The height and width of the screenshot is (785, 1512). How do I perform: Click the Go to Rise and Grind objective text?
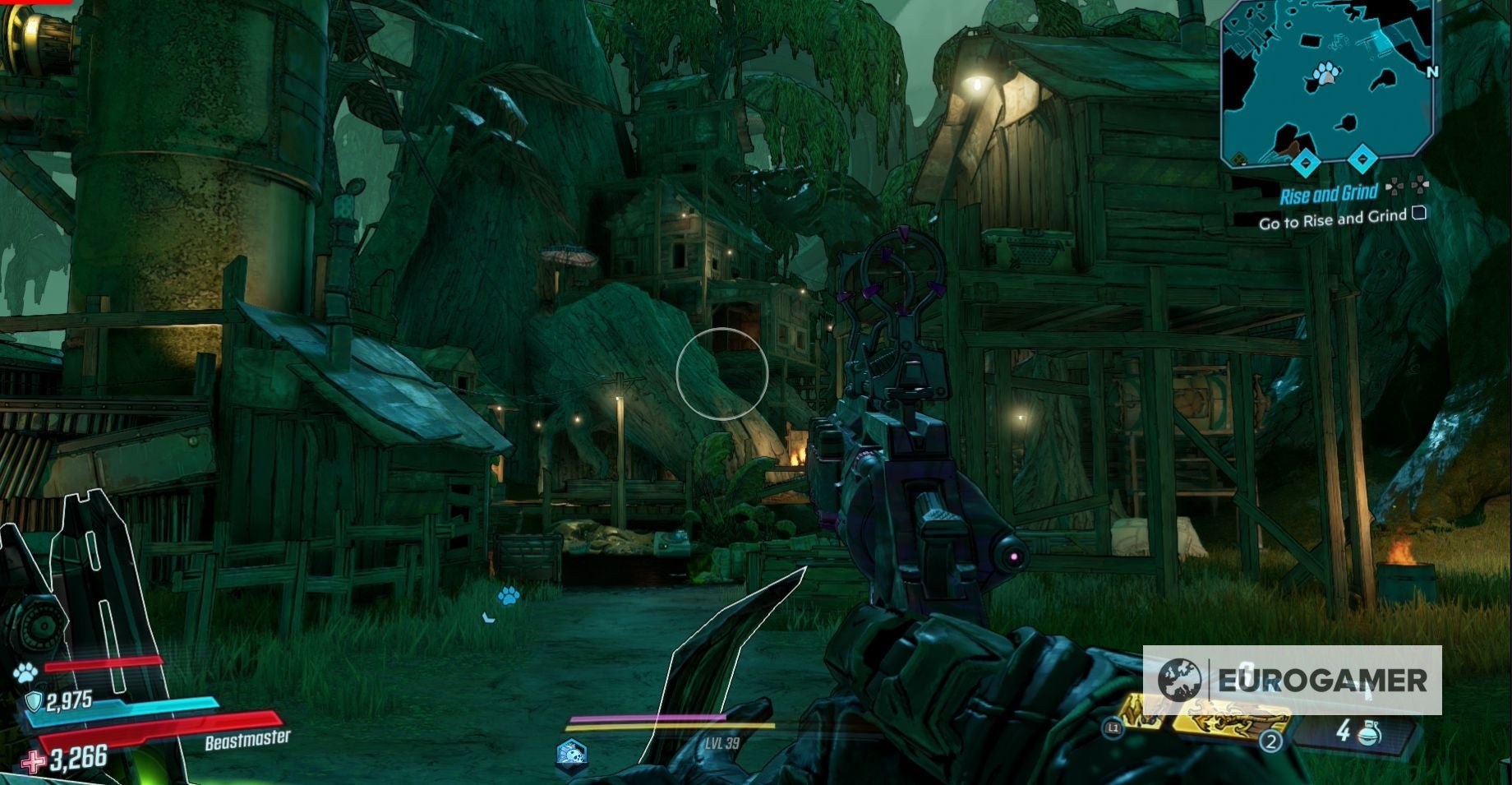point(1332,220)
